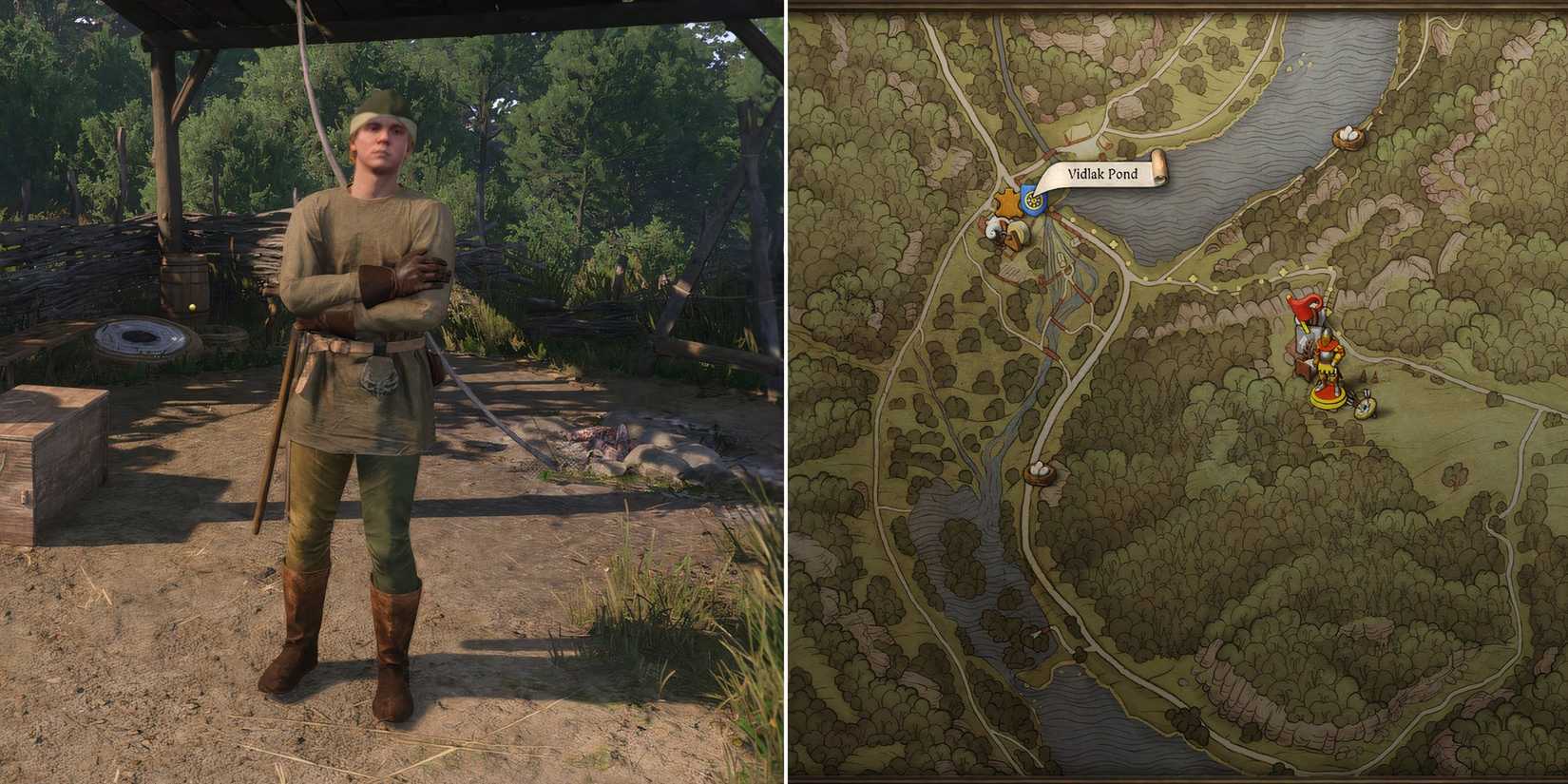Select the red banner quest marker
1568x784 pixels.
1304,309
